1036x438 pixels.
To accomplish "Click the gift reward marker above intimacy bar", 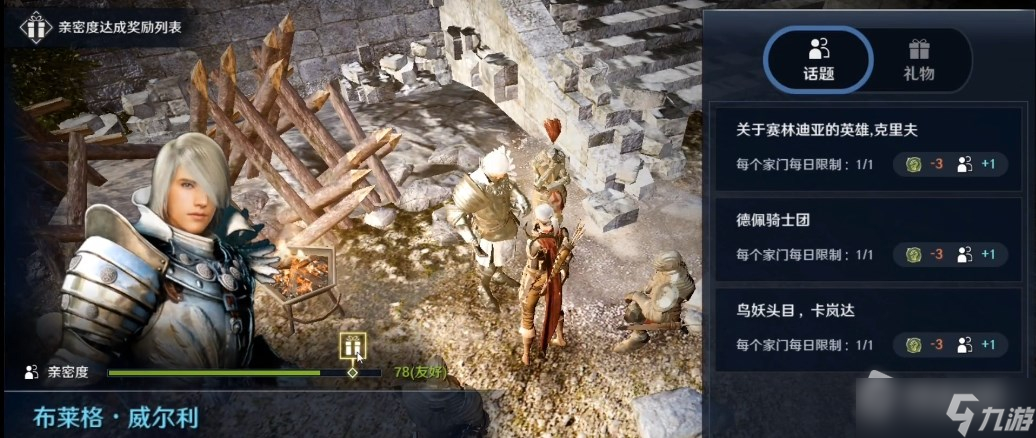I will click(352, 346).
